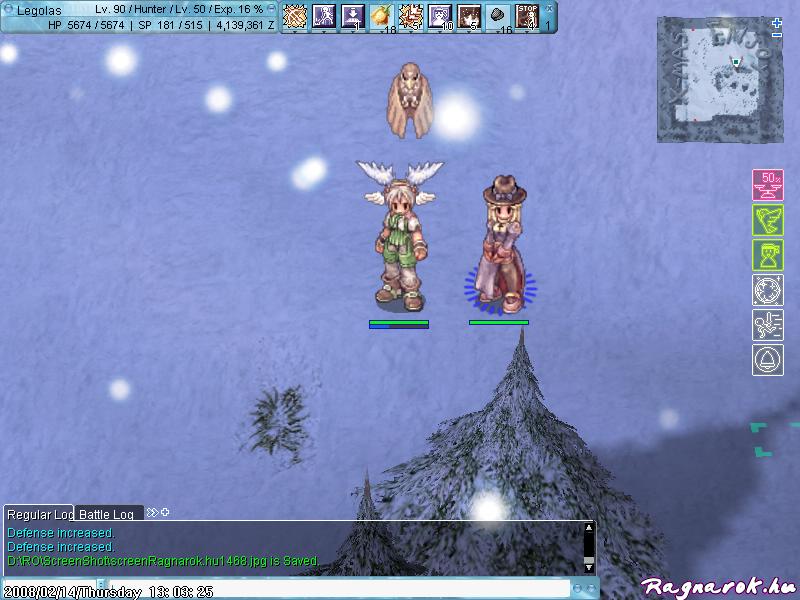Activate the first crossed-arrows skill slot
This screenshot has height=600, width=800.
click(294, 15)
